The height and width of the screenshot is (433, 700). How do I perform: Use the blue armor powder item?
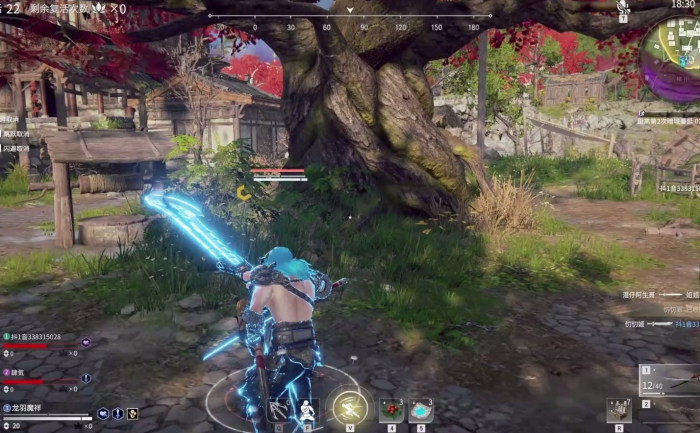click(421, 410)
